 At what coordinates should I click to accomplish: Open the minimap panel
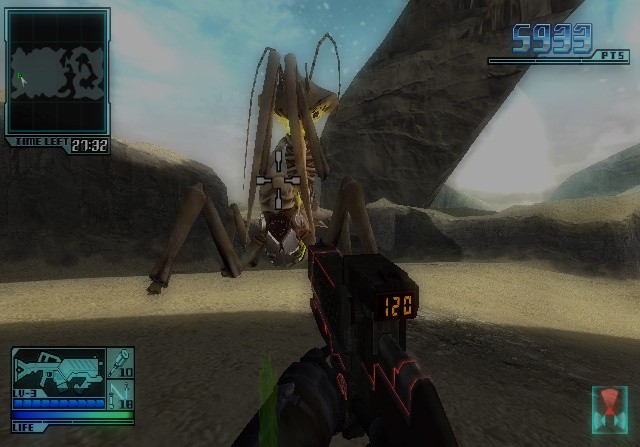[56, 71]
